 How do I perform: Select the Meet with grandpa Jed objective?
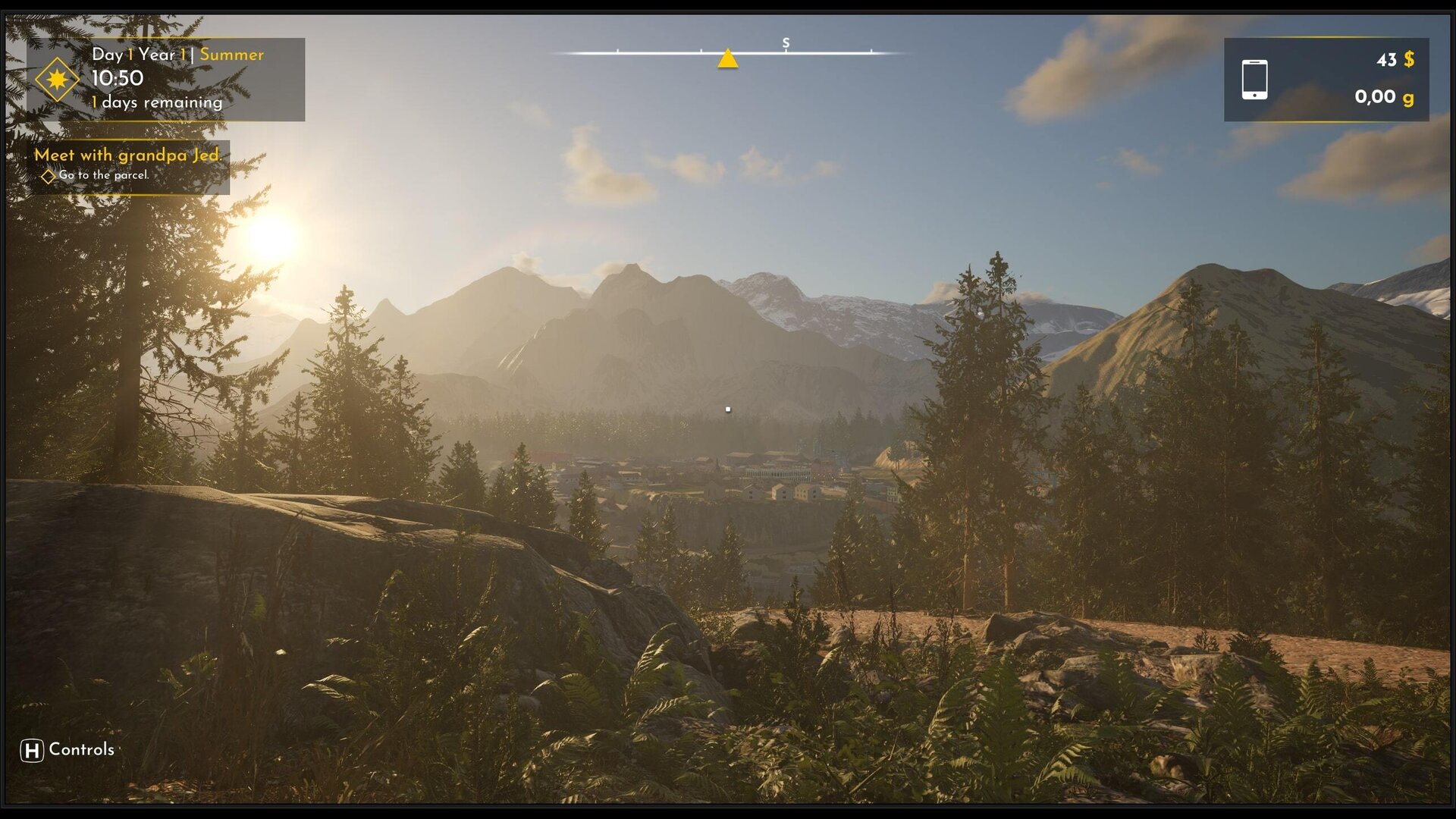point(127,155)
